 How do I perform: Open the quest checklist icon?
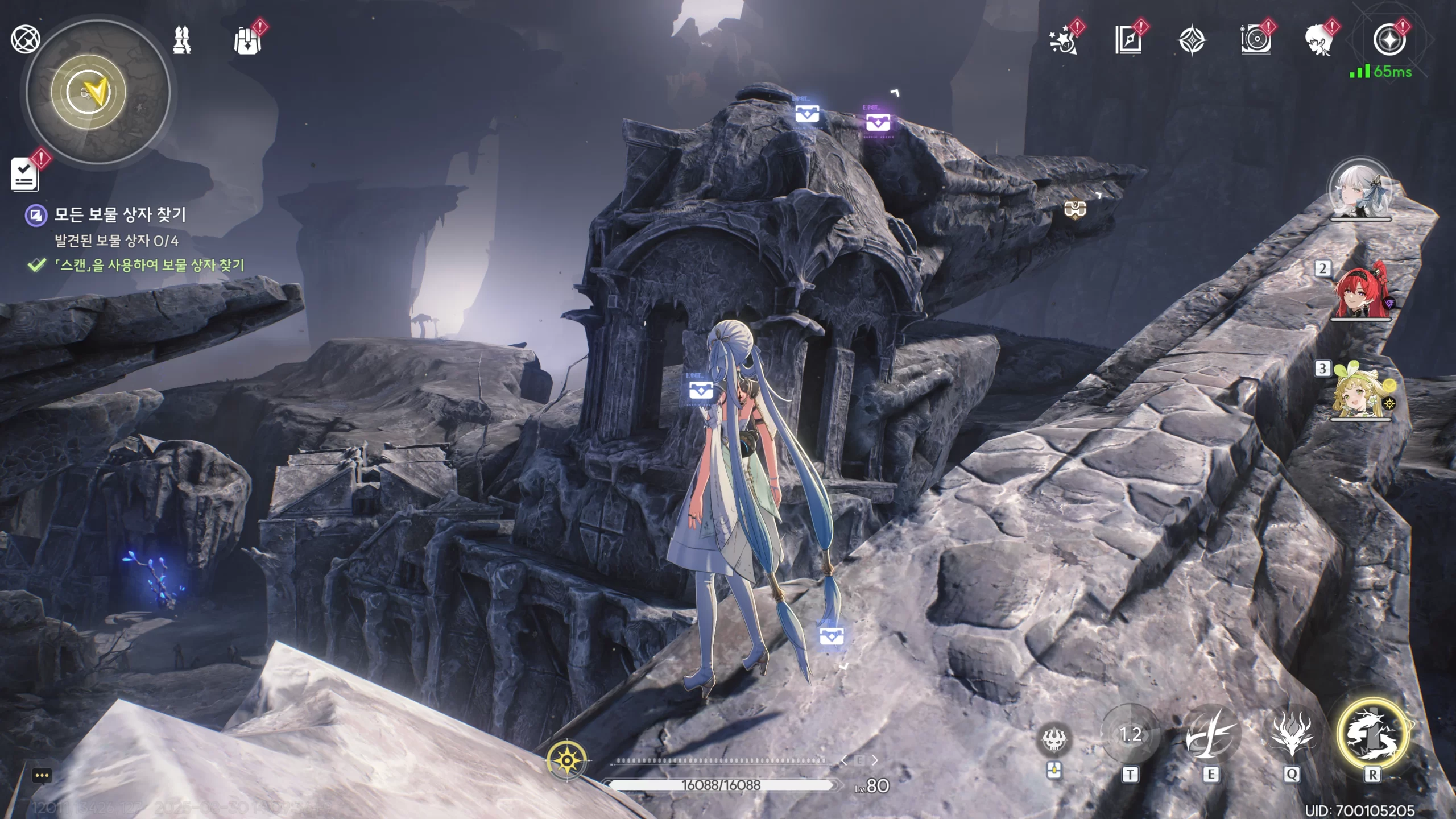point(25,175)
